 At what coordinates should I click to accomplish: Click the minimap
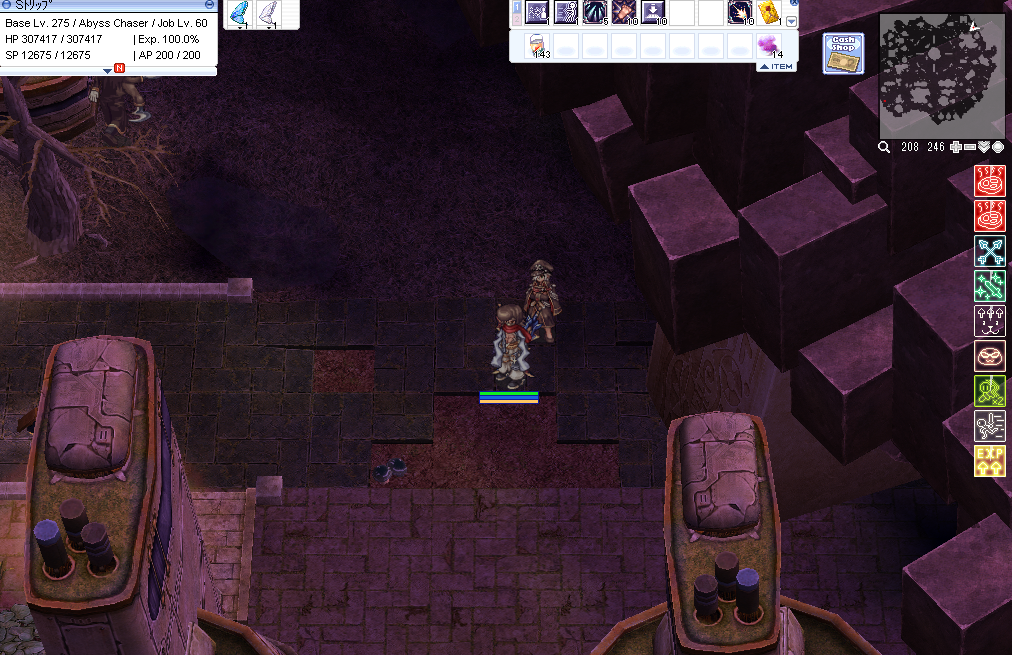(942, 76)
